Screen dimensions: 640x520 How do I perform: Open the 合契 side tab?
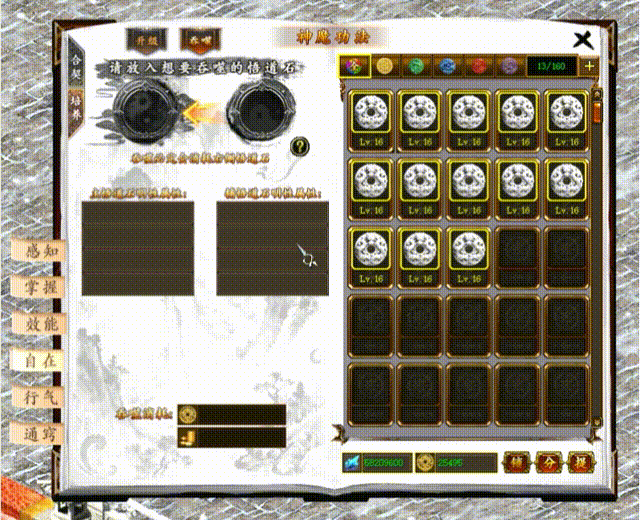77,66
